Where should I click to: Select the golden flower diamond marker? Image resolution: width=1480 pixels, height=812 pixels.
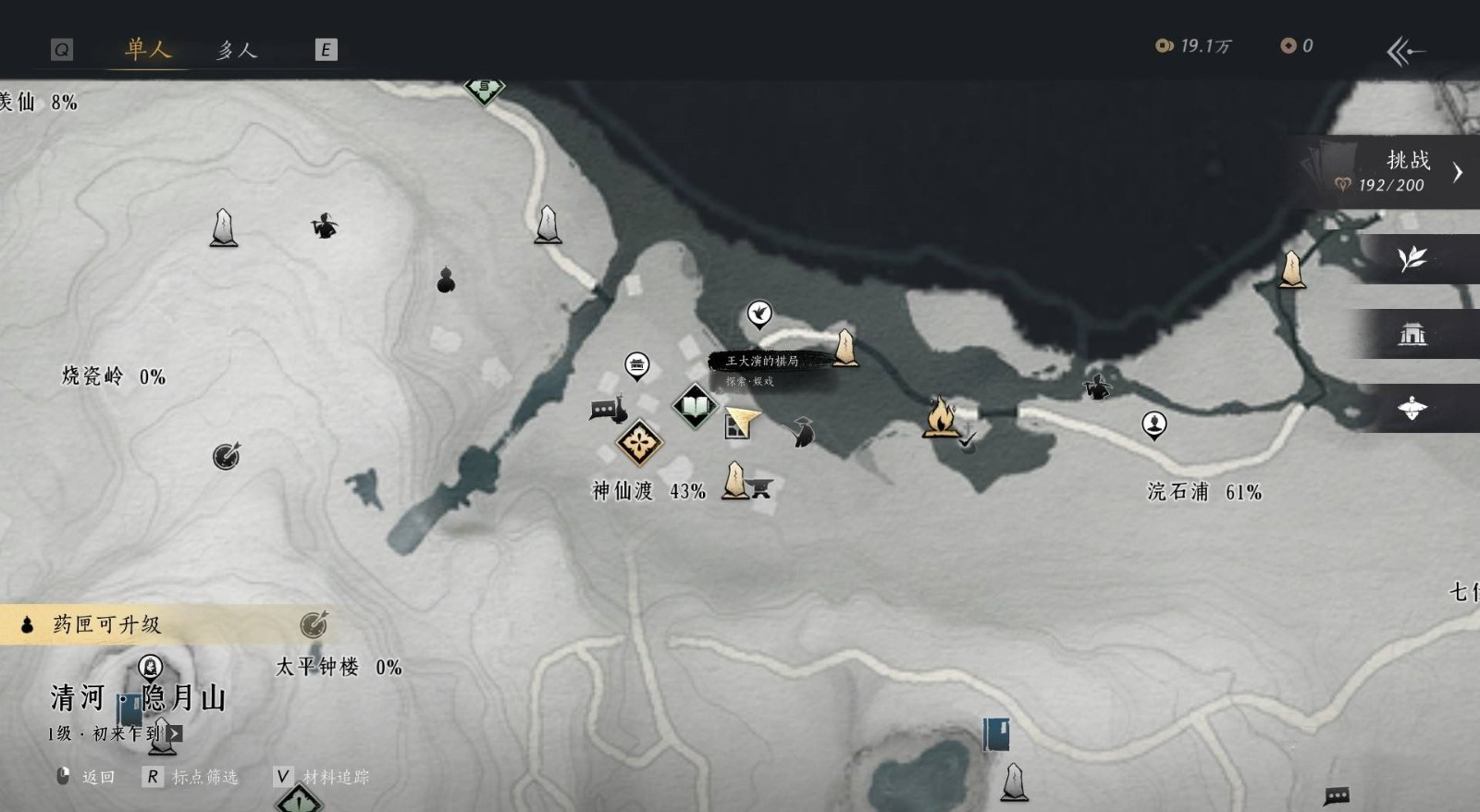pyautogui.click(x=638, y=443)
